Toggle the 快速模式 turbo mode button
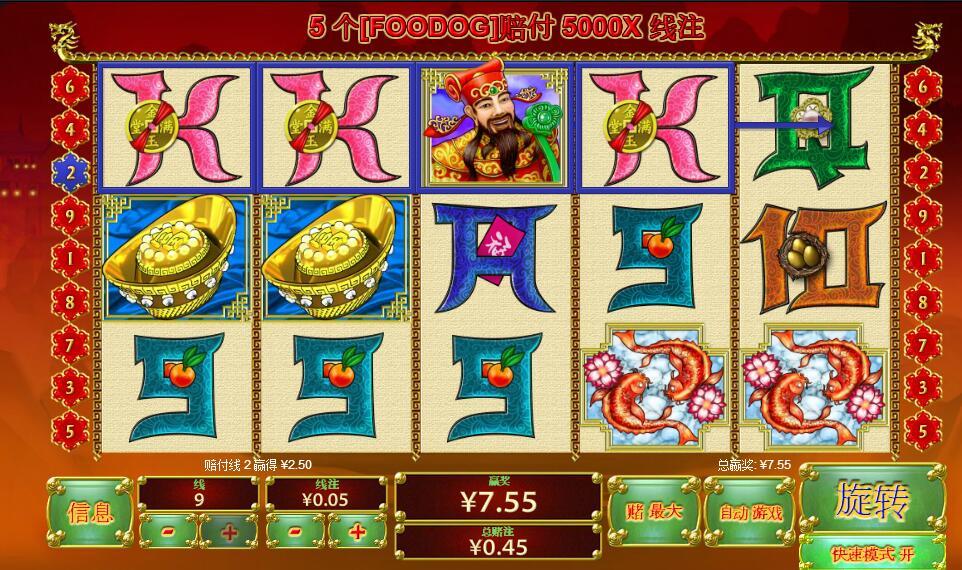 (x=872, y=553)
